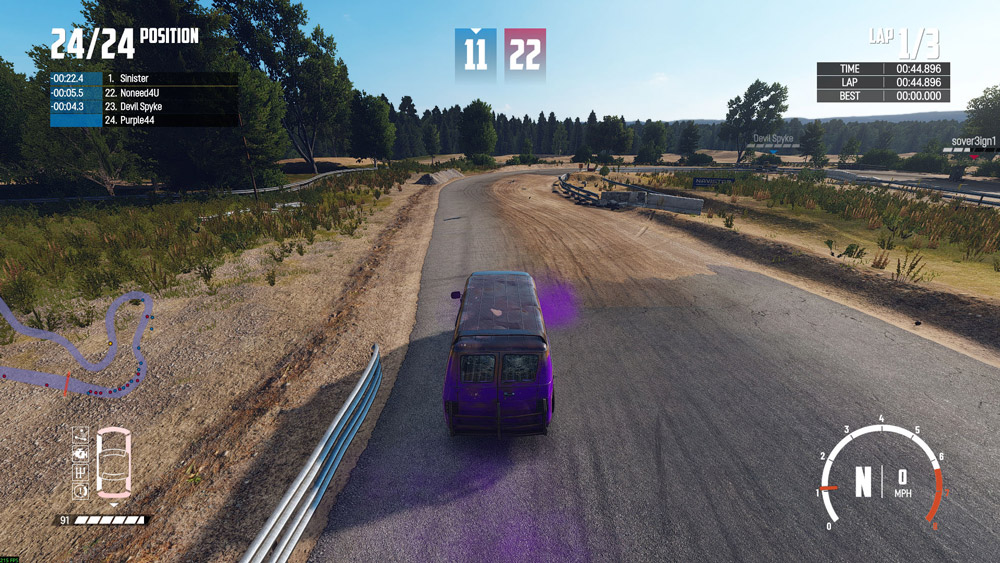This screenshot has width=1000, height=563.
Task: Click Devil Spyke's row in the standings
Action: [143, 106]
